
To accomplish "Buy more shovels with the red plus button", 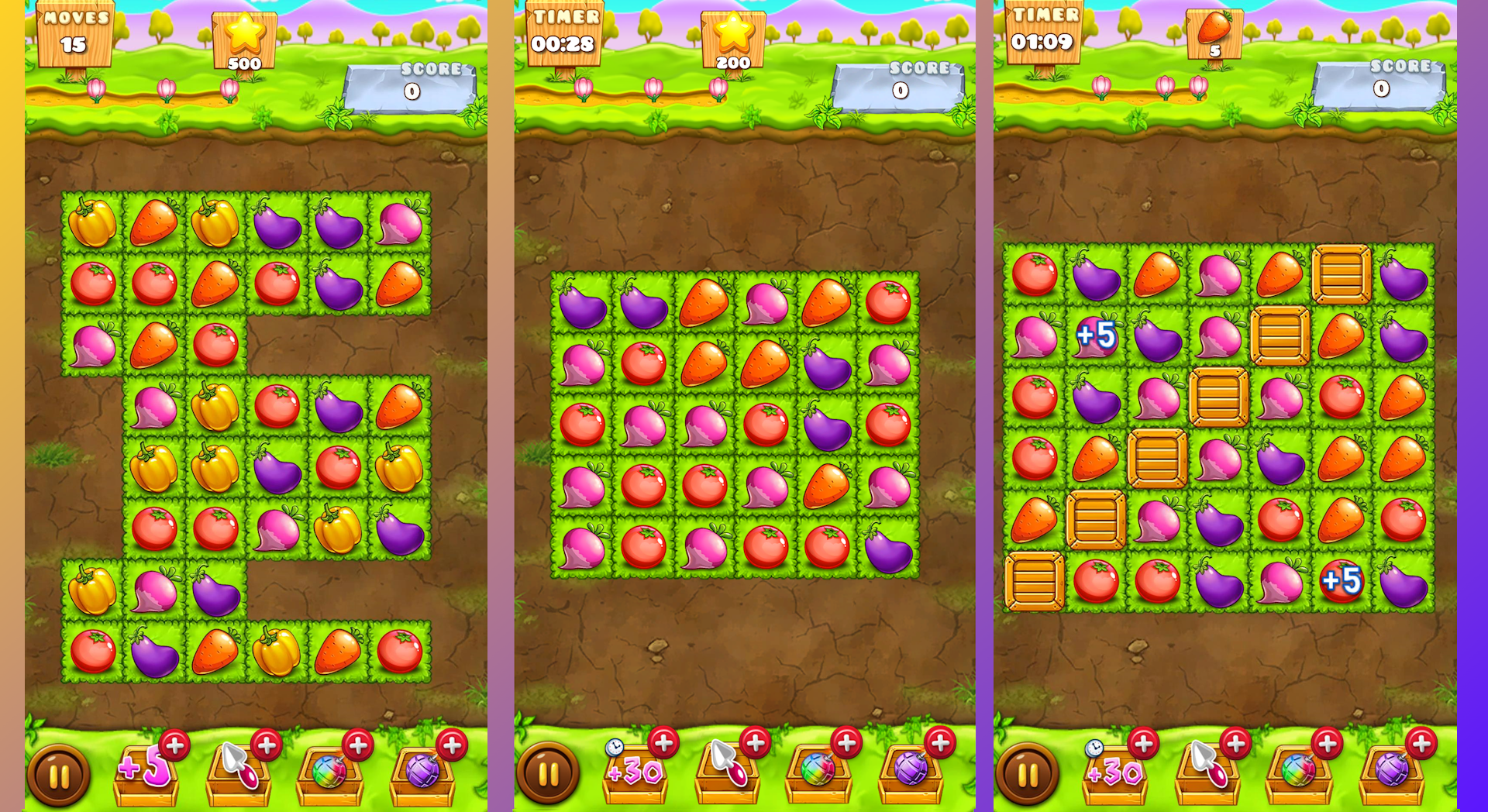I will 267,745.
